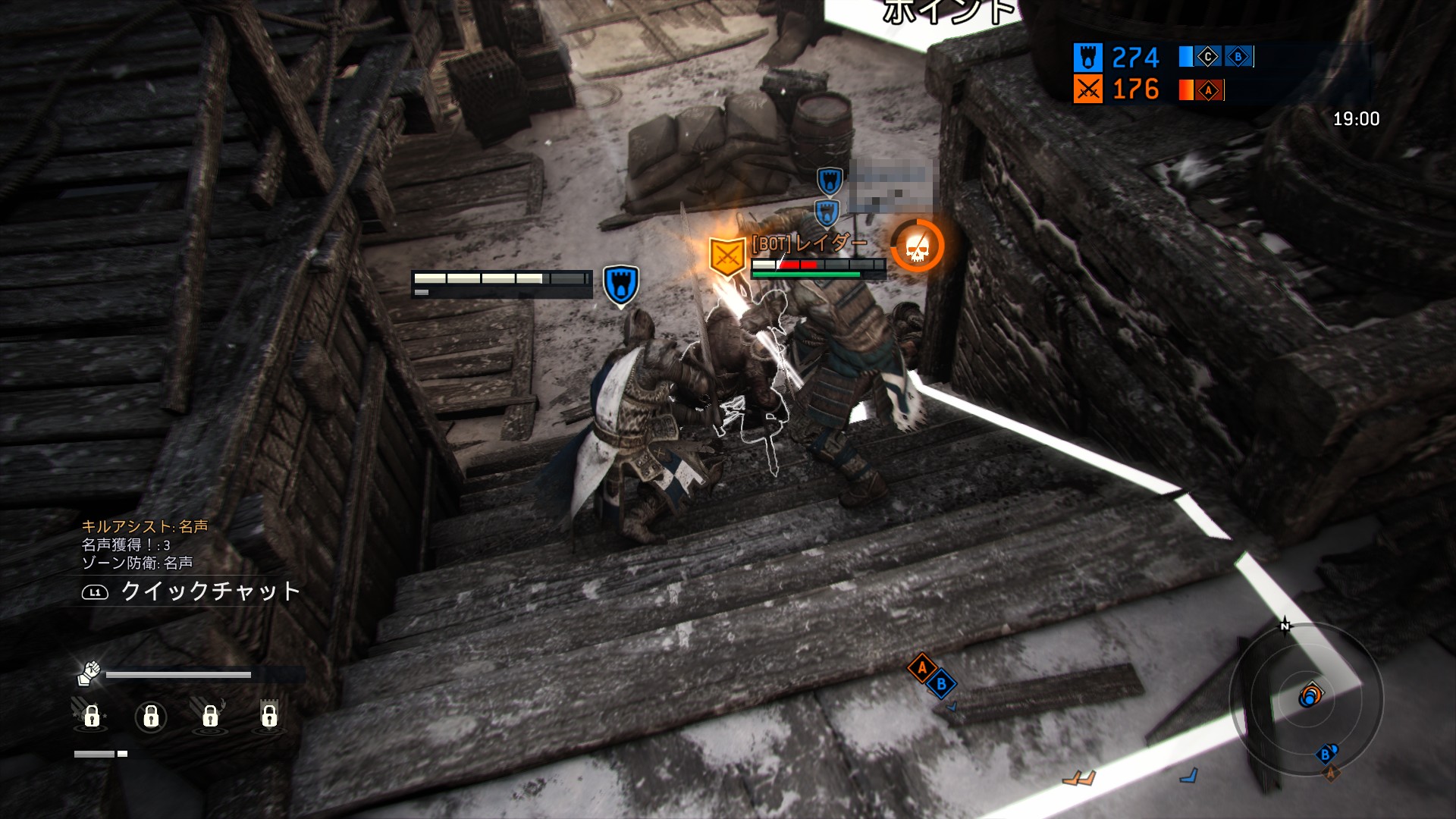Click the orange crossed-swords emblem beside score 176
This screenshot has width=1456, height=819.
pyautogui.click(x=1087, y=90)
